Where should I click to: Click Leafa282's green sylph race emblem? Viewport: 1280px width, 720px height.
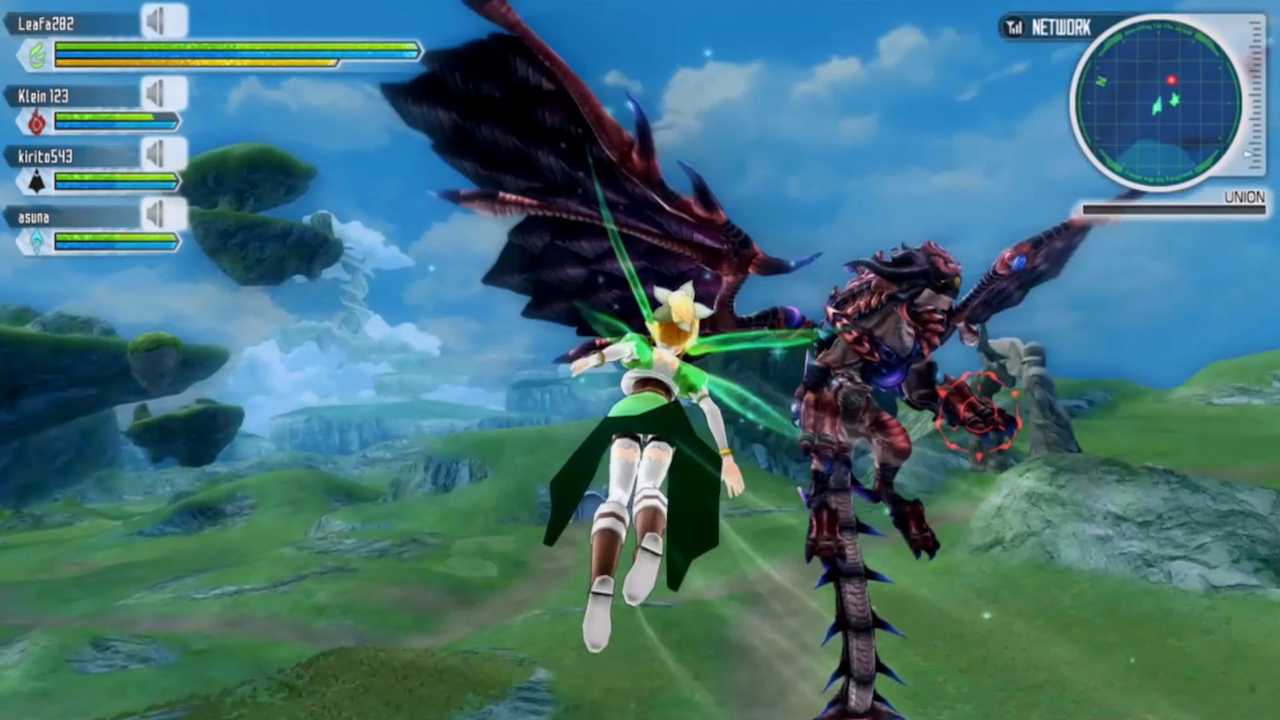pos(37,54)
